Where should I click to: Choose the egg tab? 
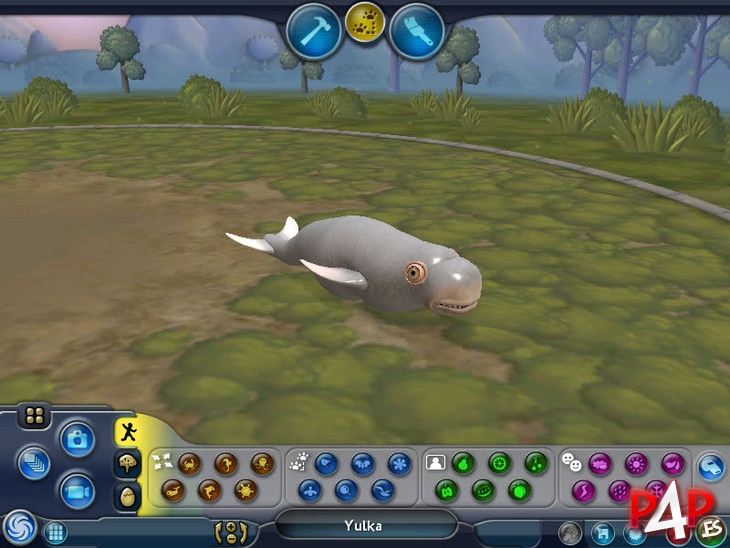129,496
